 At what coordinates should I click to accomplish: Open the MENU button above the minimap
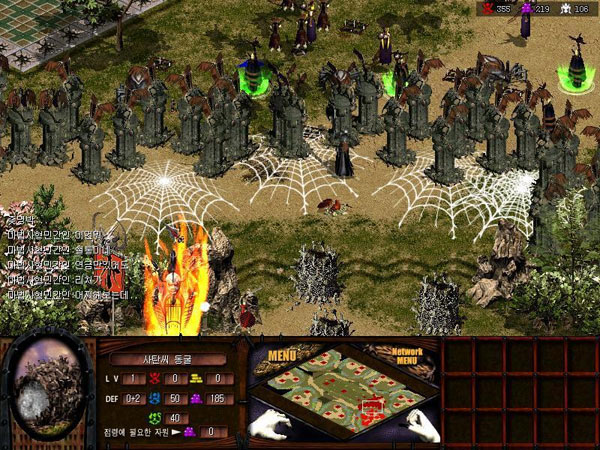tap(284, 354)
